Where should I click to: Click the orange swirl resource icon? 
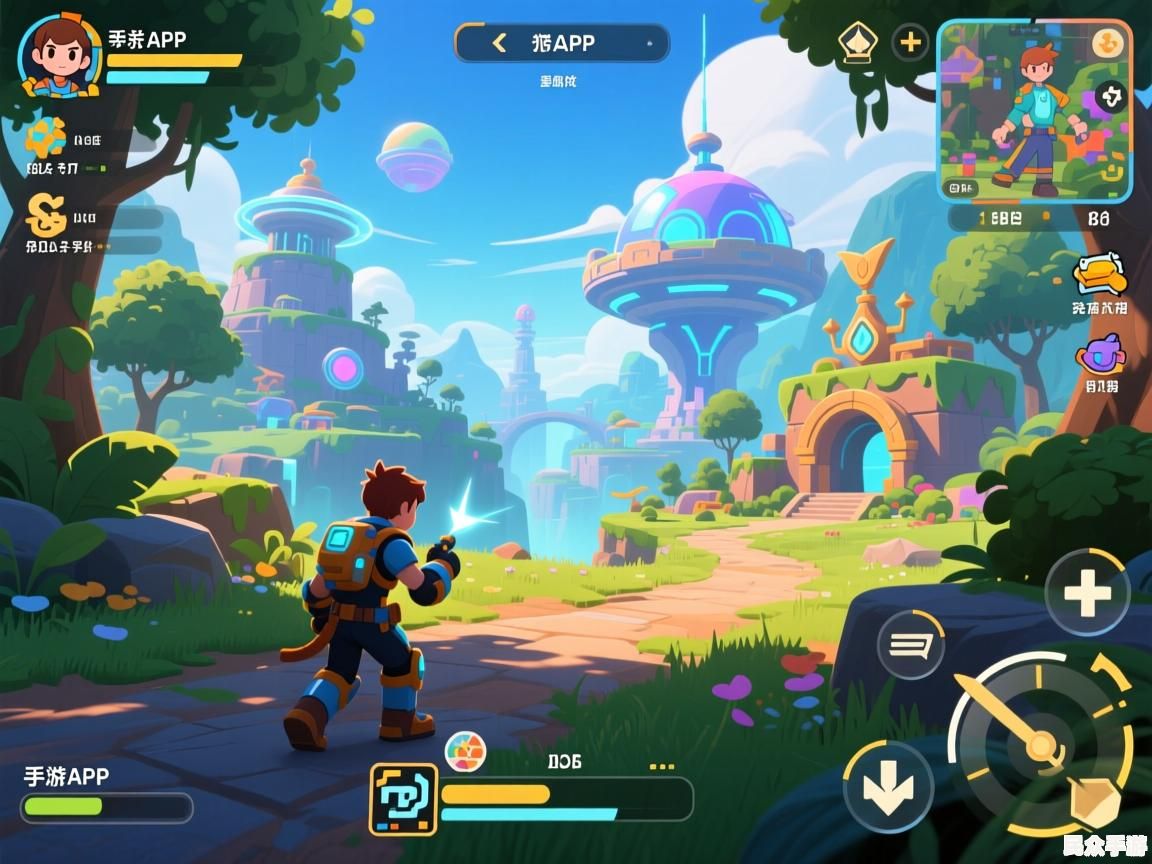coord(46,136)
